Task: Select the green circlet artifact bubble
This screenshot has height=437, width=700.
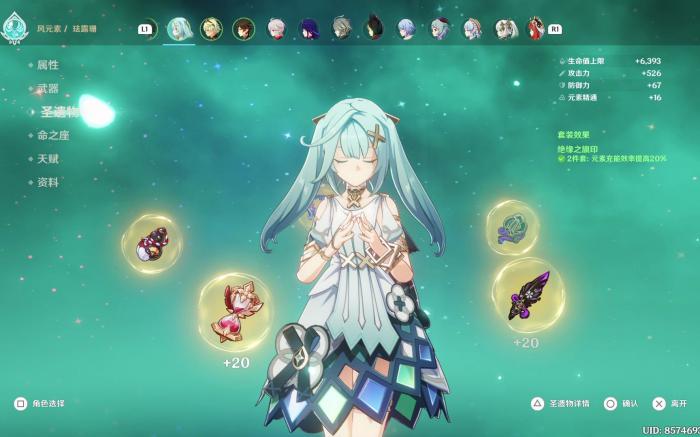Action: coord(513,227)
